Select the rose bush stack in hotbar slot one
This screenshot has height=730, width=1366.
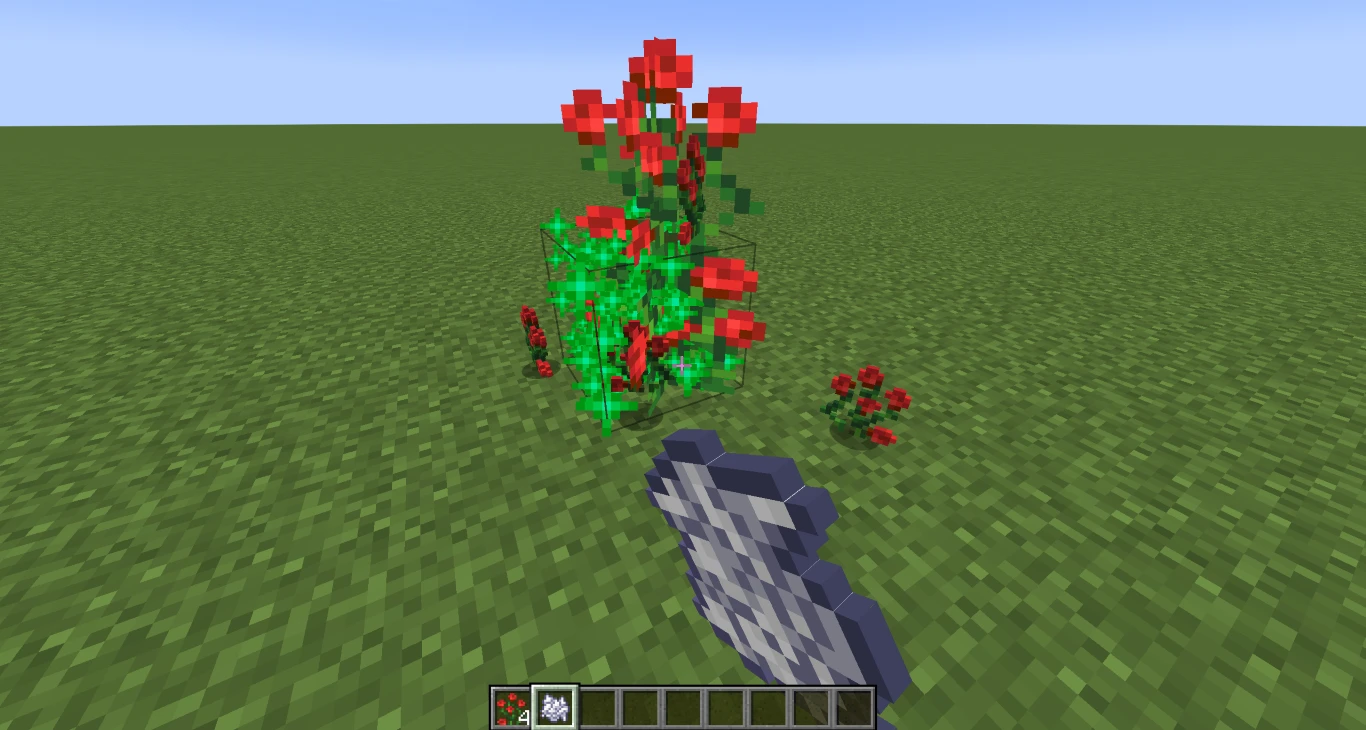point(513,708)
